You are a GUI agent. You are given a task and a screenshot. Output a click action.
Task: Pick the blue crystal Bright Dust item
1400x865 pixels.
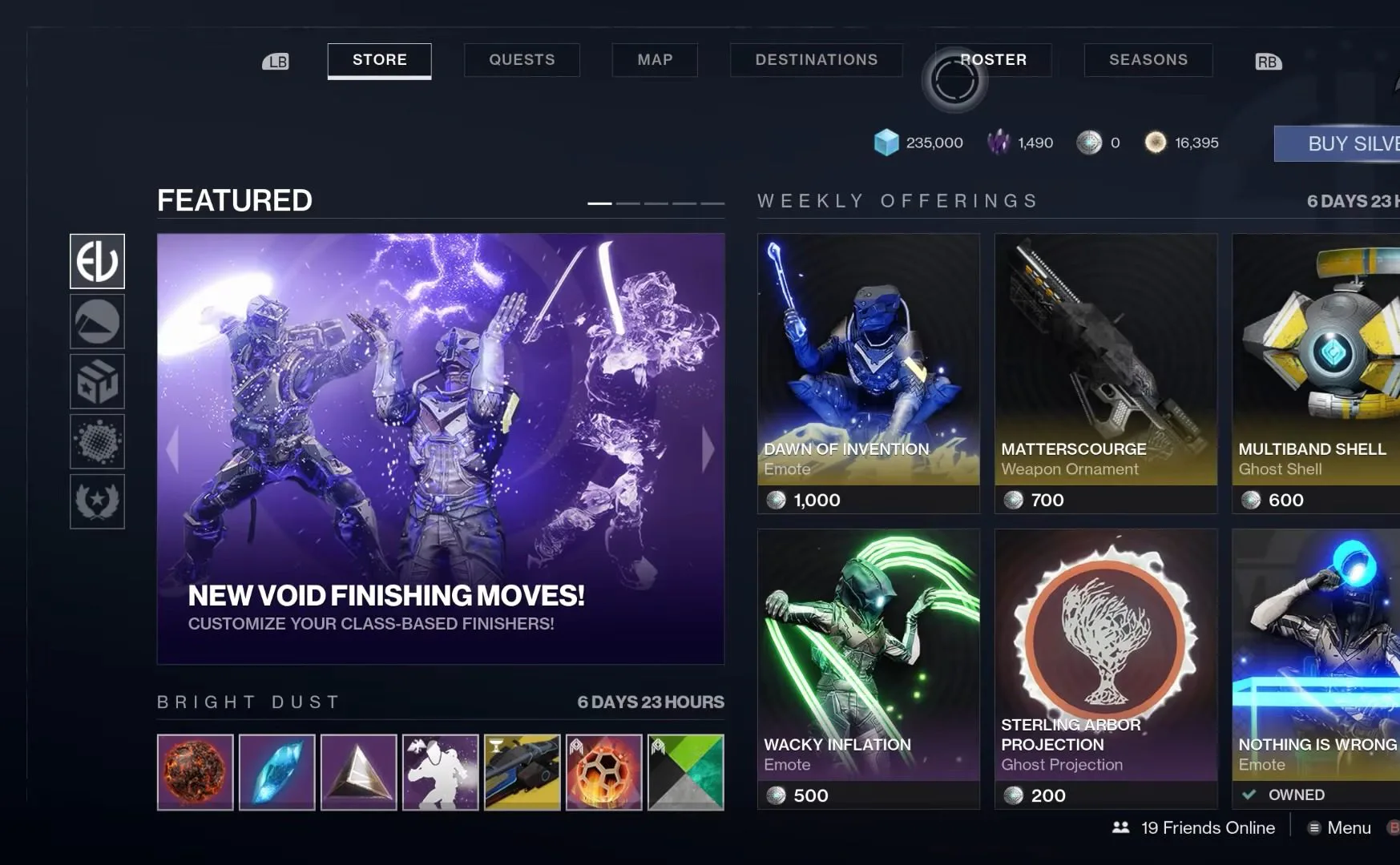pos(277,772)
